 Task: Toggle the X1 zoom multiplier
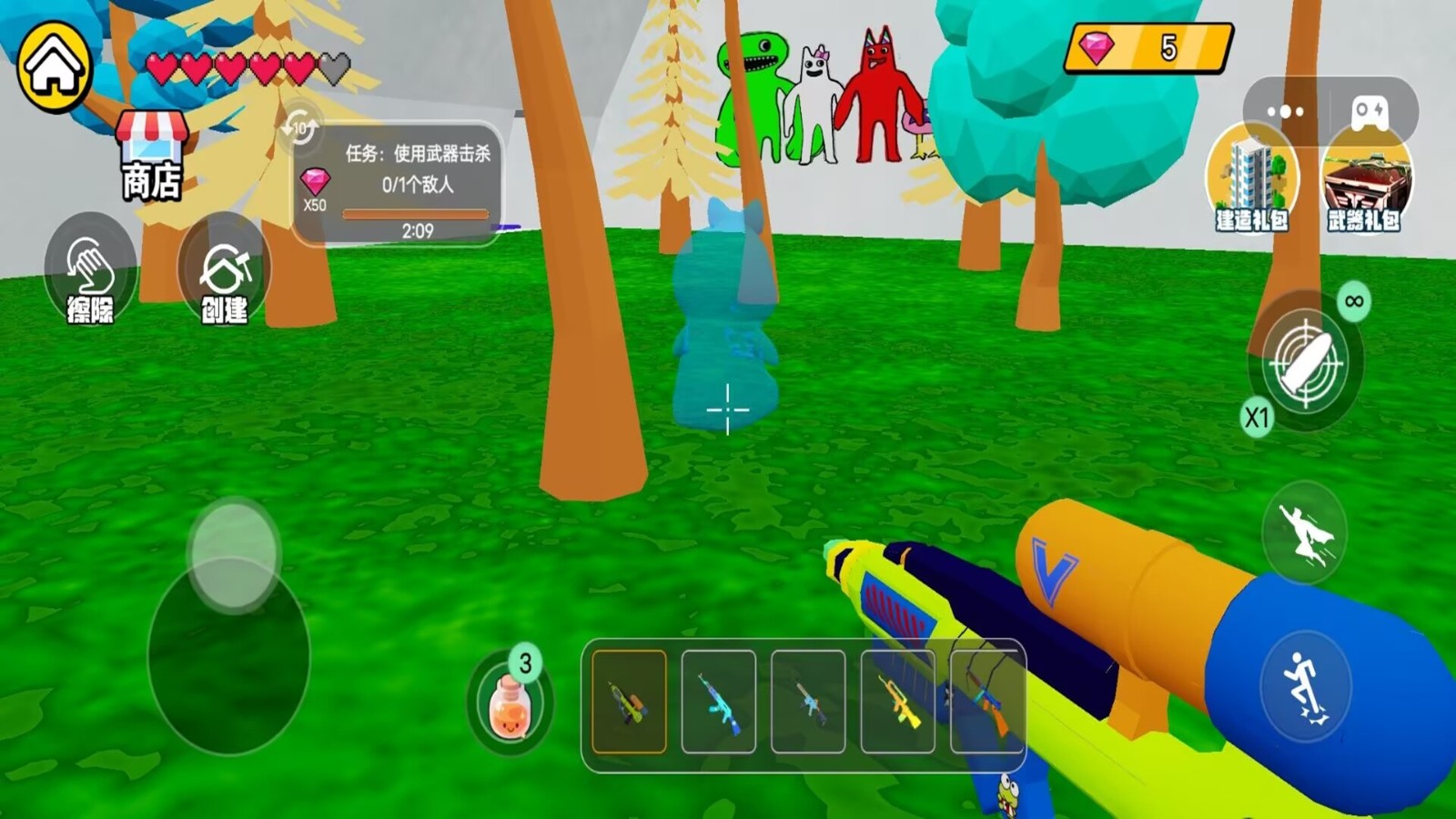[1257, 418]
